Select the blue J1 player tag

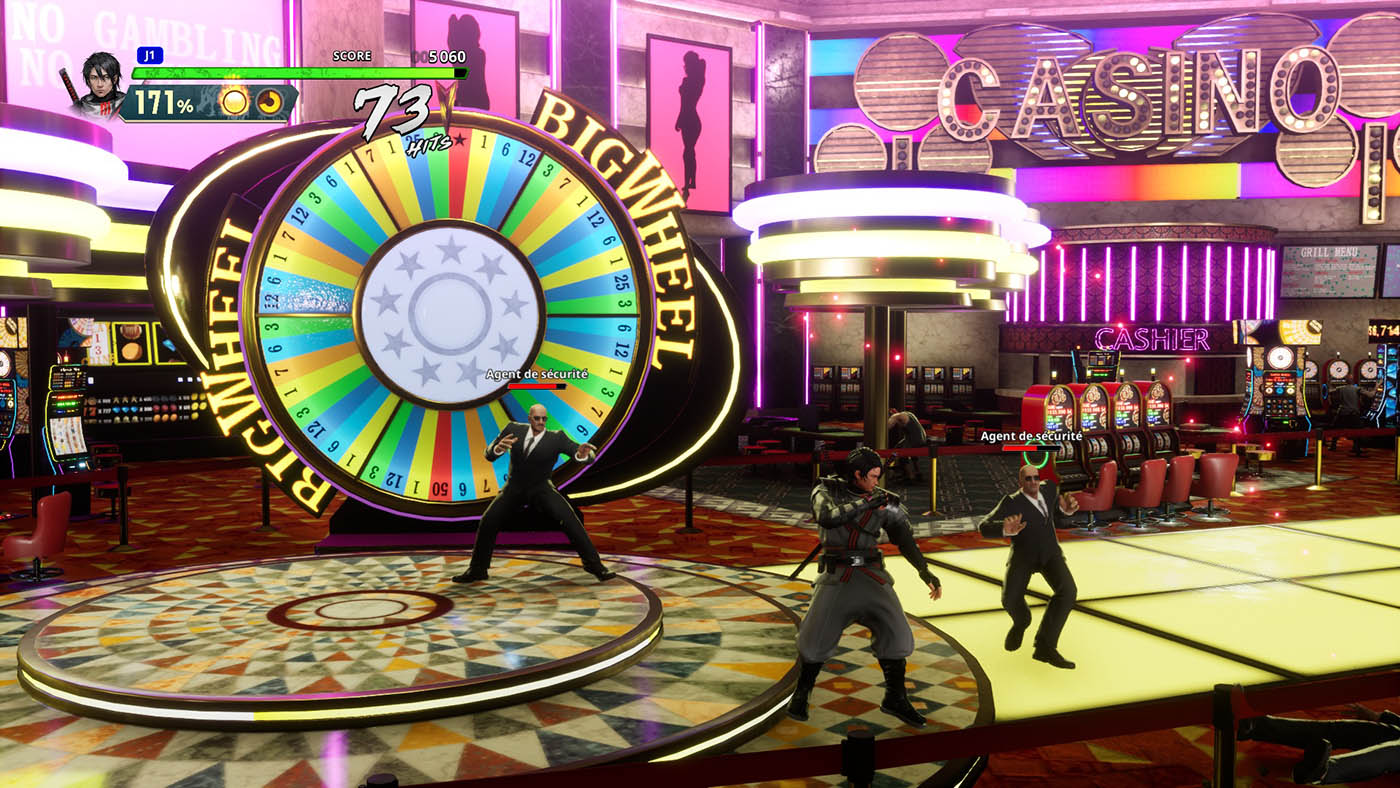click(x=149, y=56)
